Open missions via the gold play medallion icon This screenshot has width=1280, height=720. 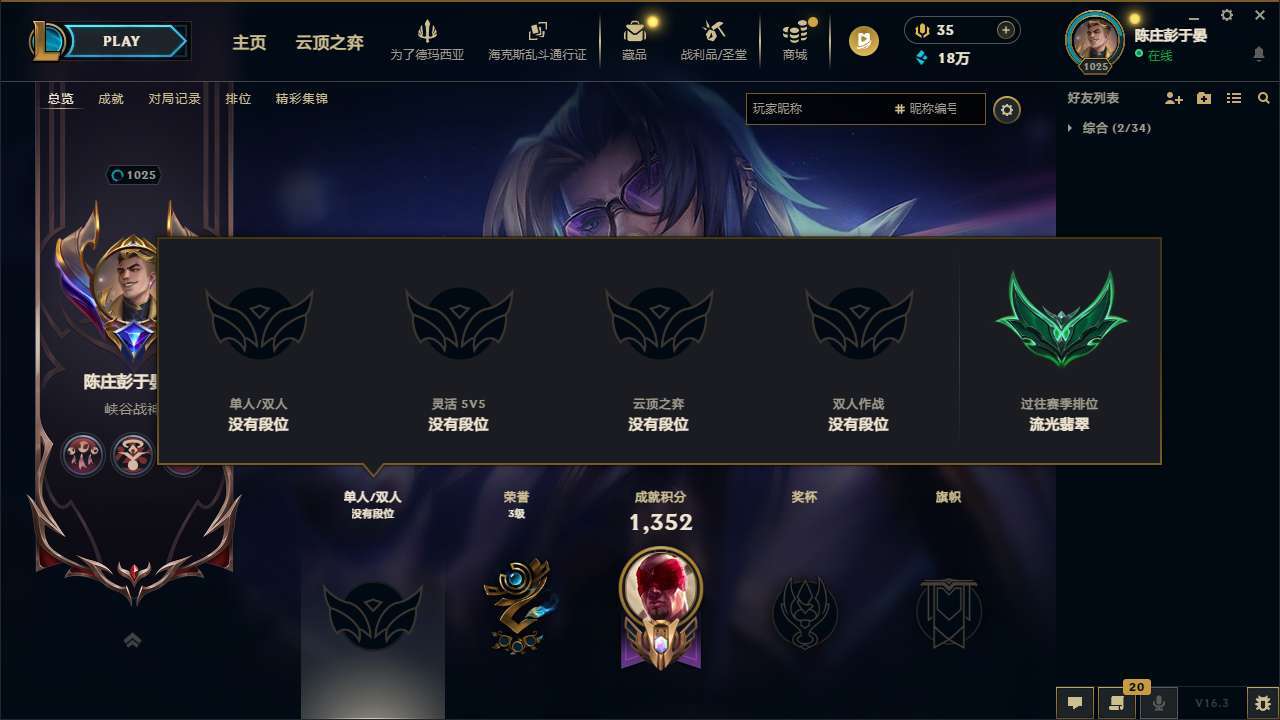[x=862, y=42]
